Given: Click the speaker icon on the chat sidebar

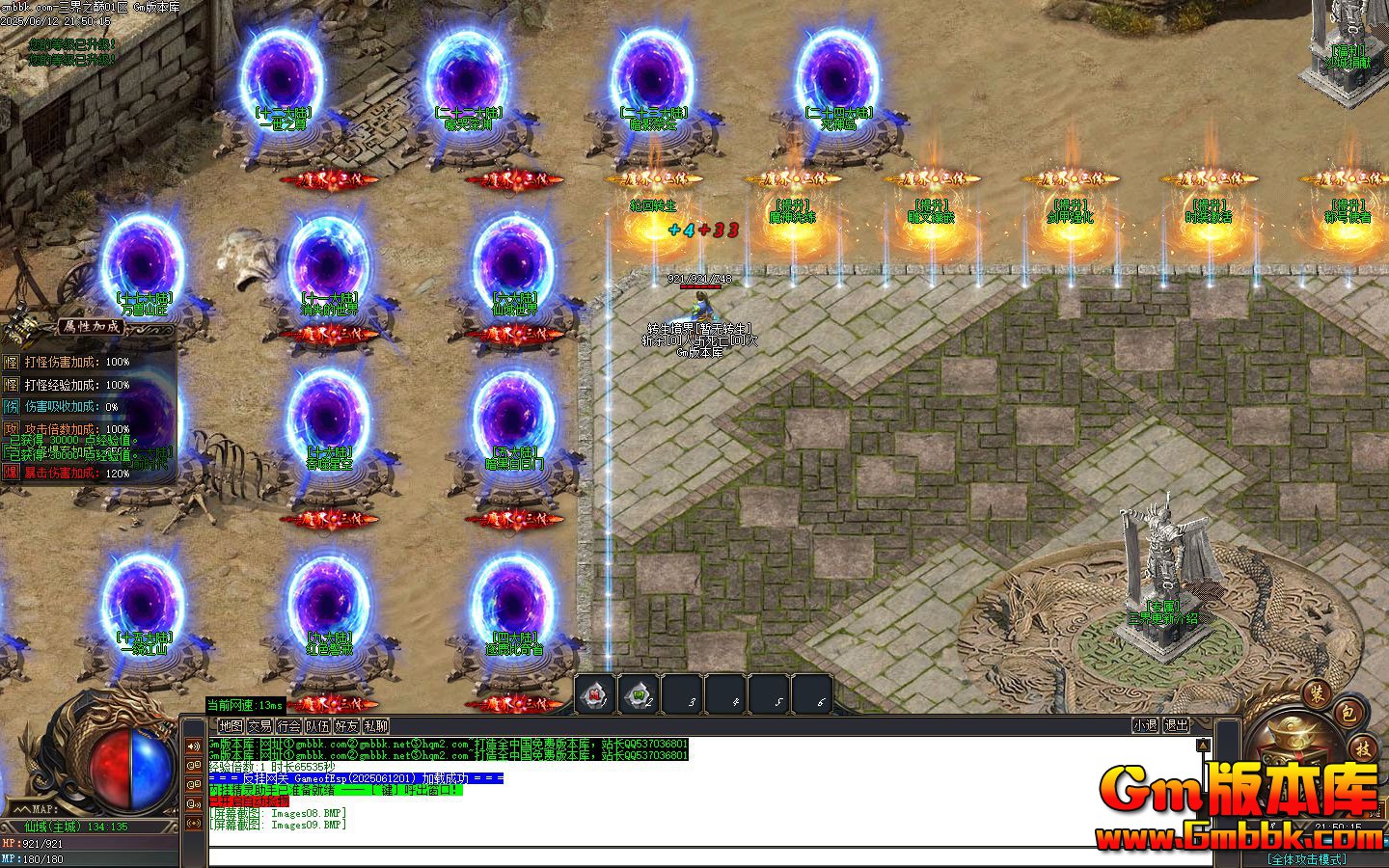Looking at the screenshot, I should tap(194, 746).
